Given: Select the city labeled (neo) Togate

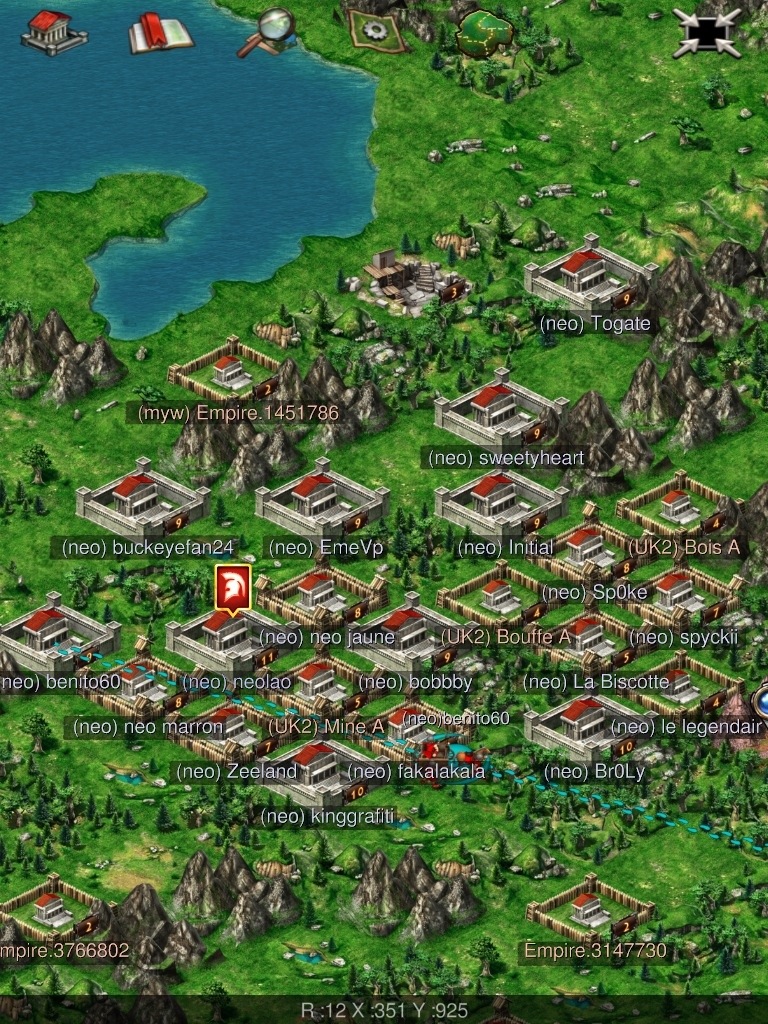Looking at the screenshot, I should pyautogui.click(x=588, y=276).
